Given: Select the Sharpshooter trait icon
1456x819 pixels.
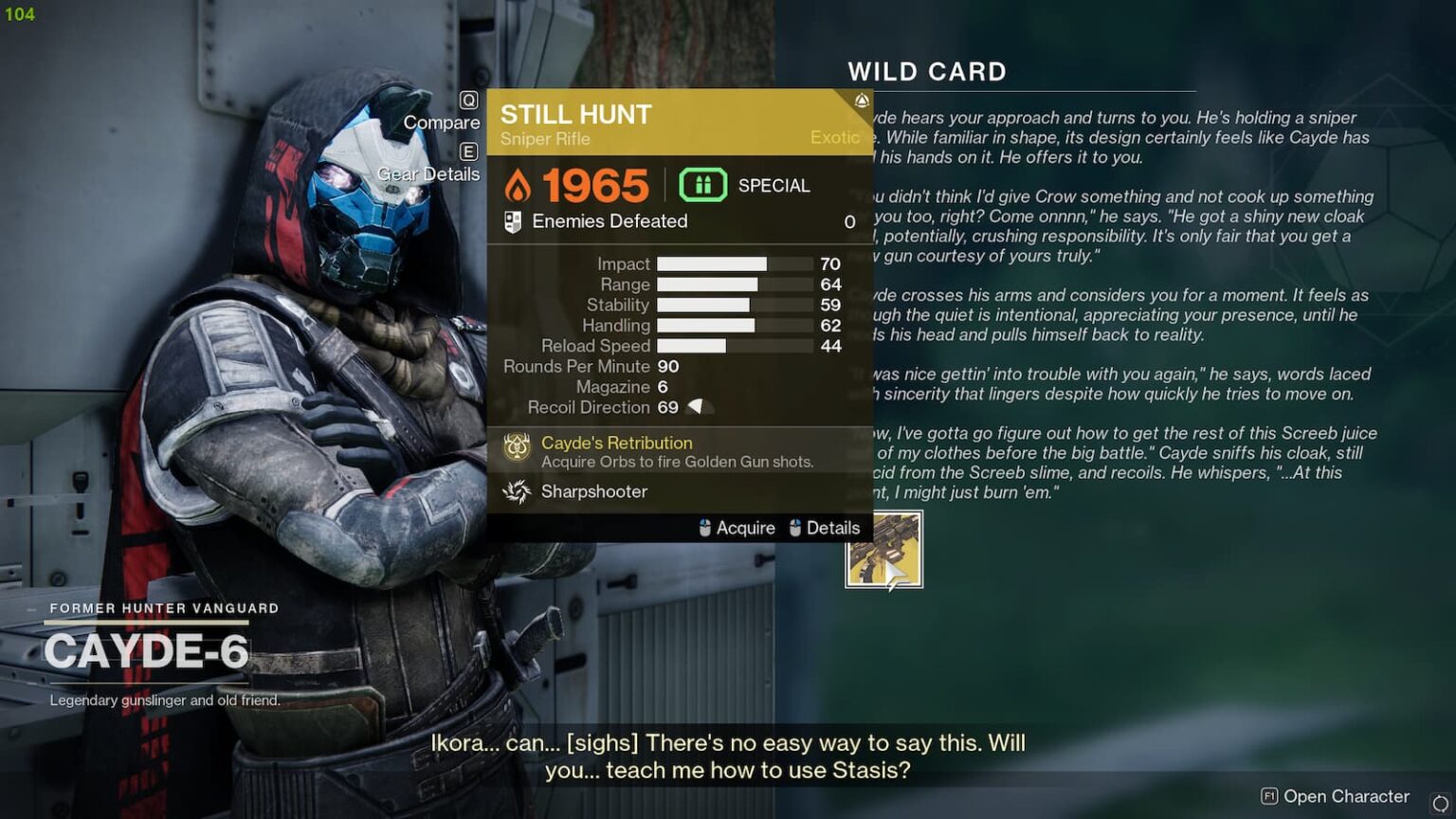Looking at the screenshot, I should click(517, 492).
